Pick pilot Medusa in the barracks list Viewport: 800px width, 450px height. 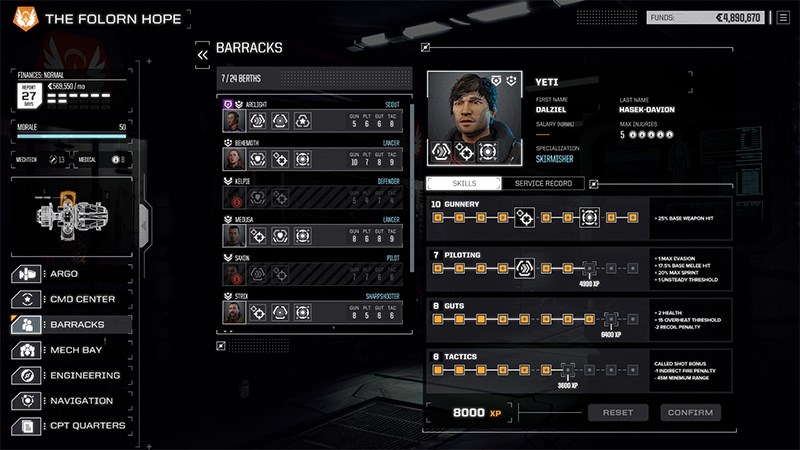point(313,231)
